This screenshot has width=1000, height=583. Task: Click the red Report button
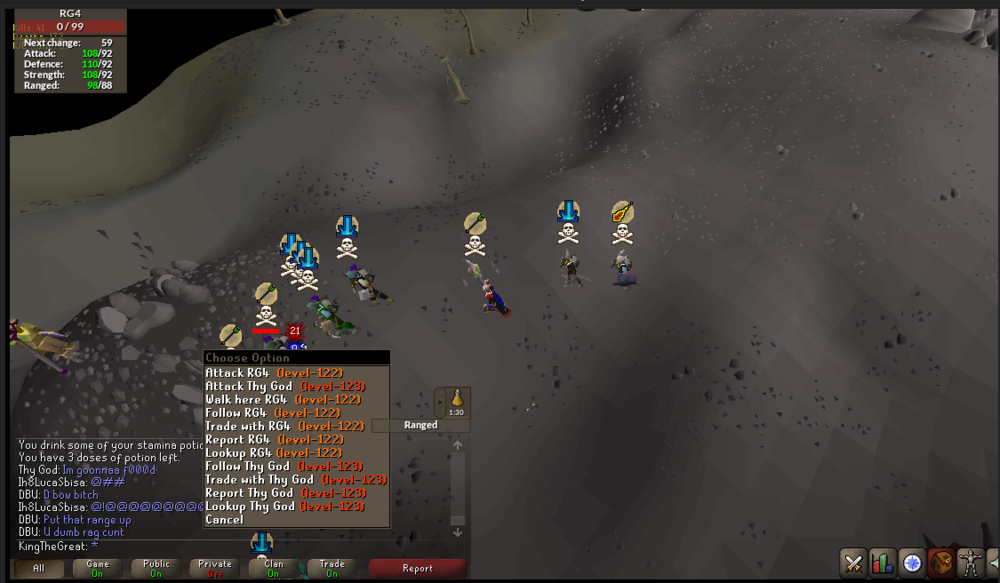417,568
